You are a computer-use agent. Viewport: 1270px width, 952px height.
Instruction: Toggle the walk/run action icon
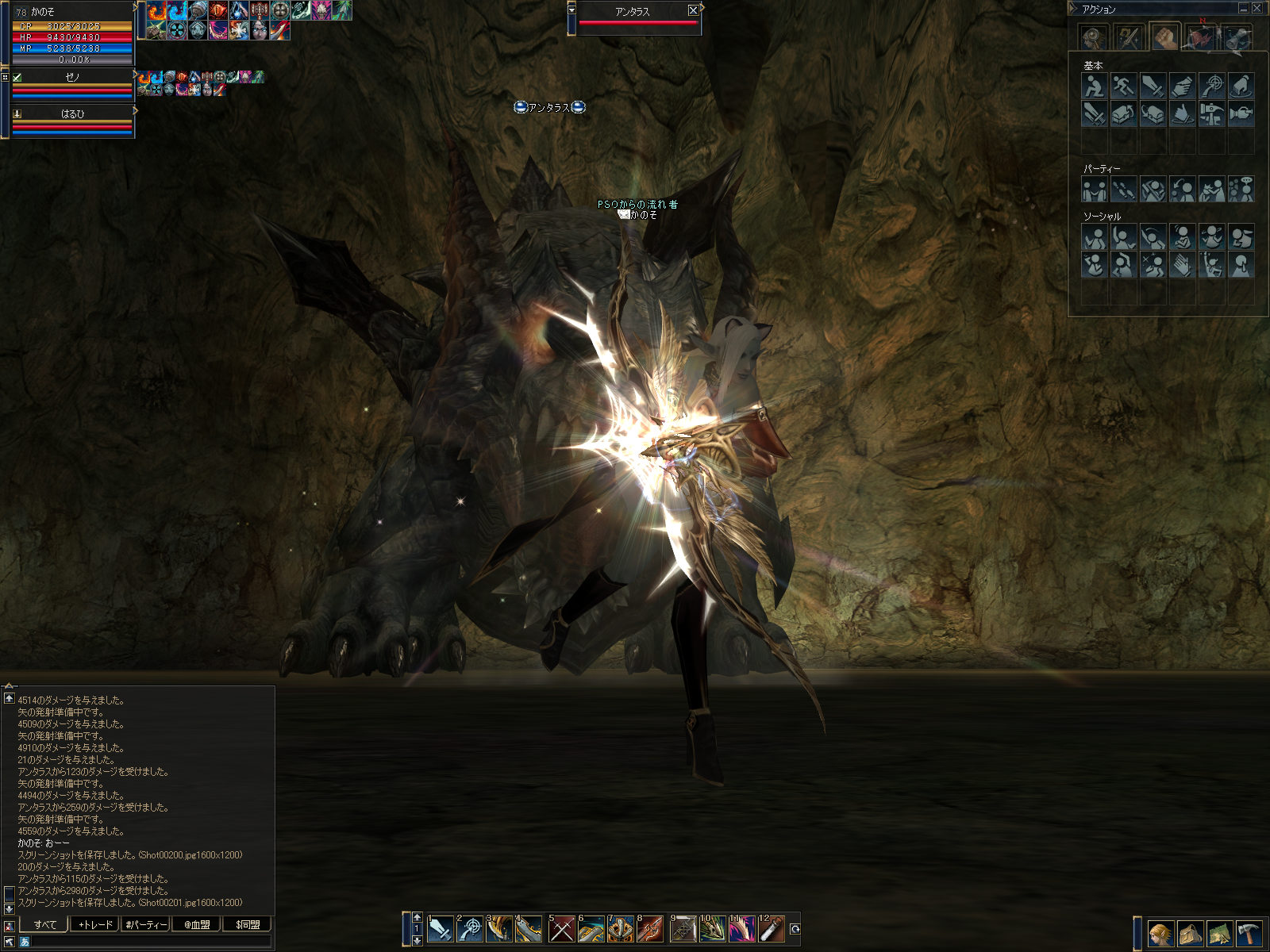click(1123, 86)
